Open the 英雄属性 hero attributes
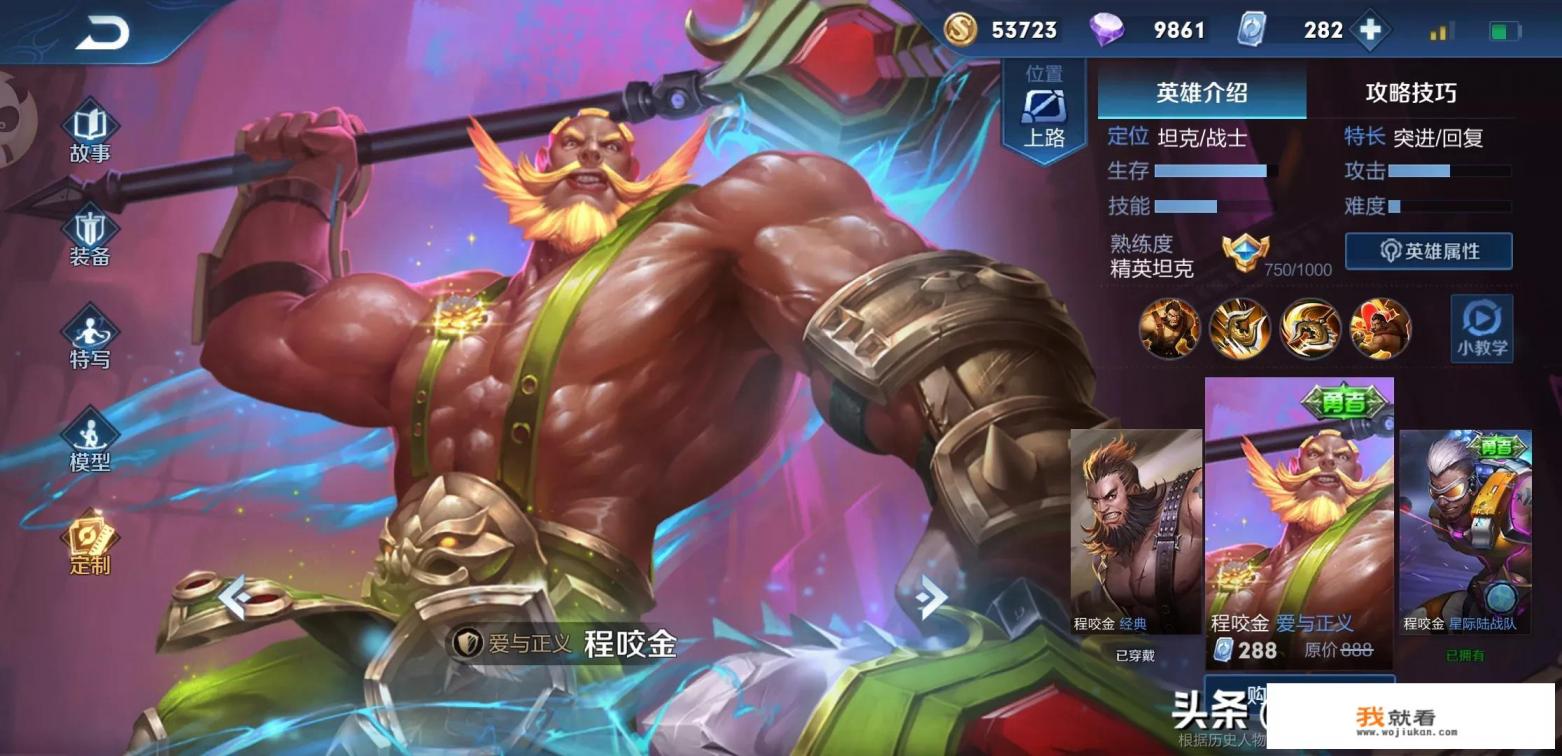Image resolution: width=1562 pixels, height=756 pixels. click(1428, 251)
